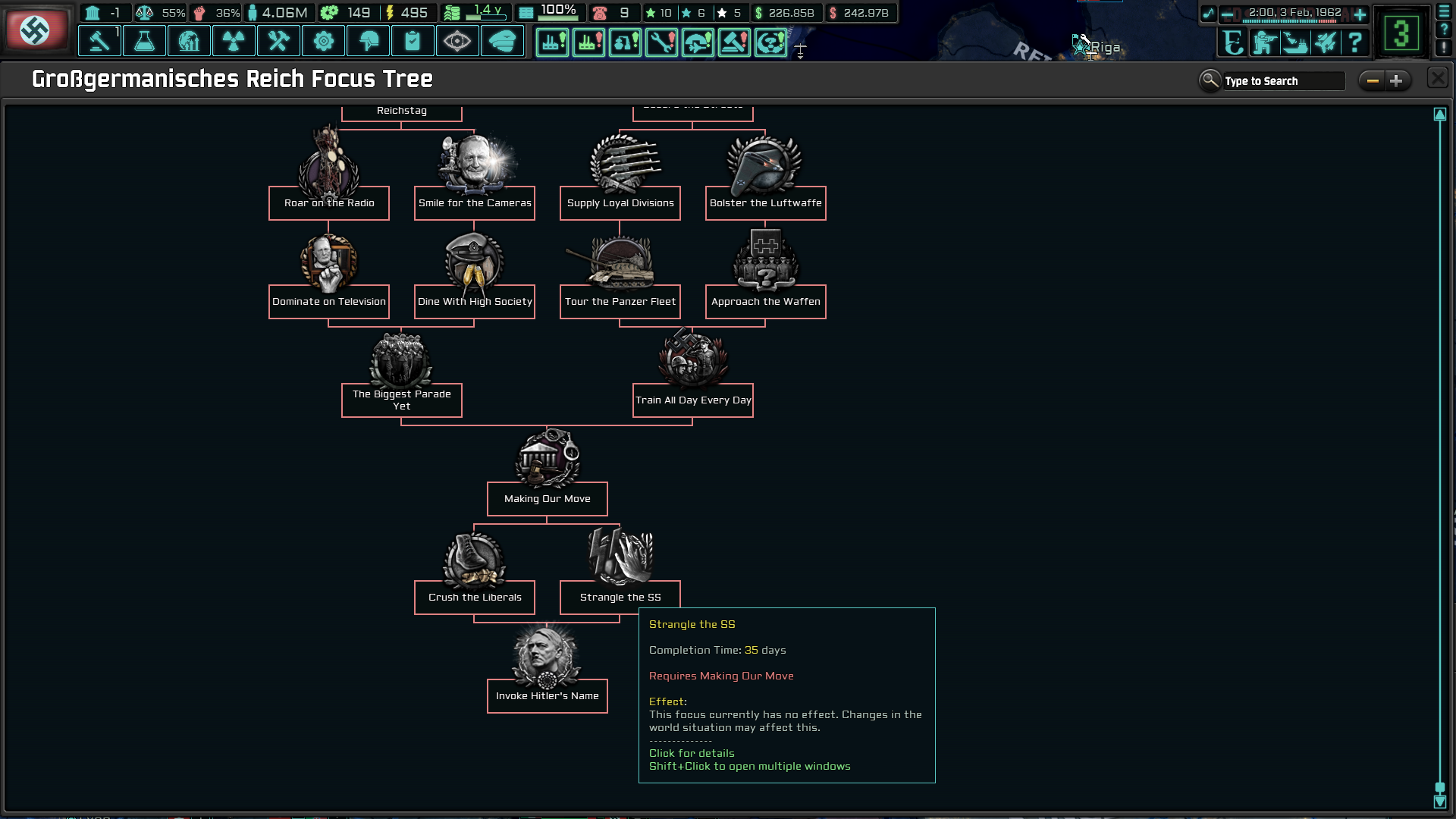This screenshot has height=819, width=1456.
Task: Open the research tab via the flask icon
Action: coord(144,41)
